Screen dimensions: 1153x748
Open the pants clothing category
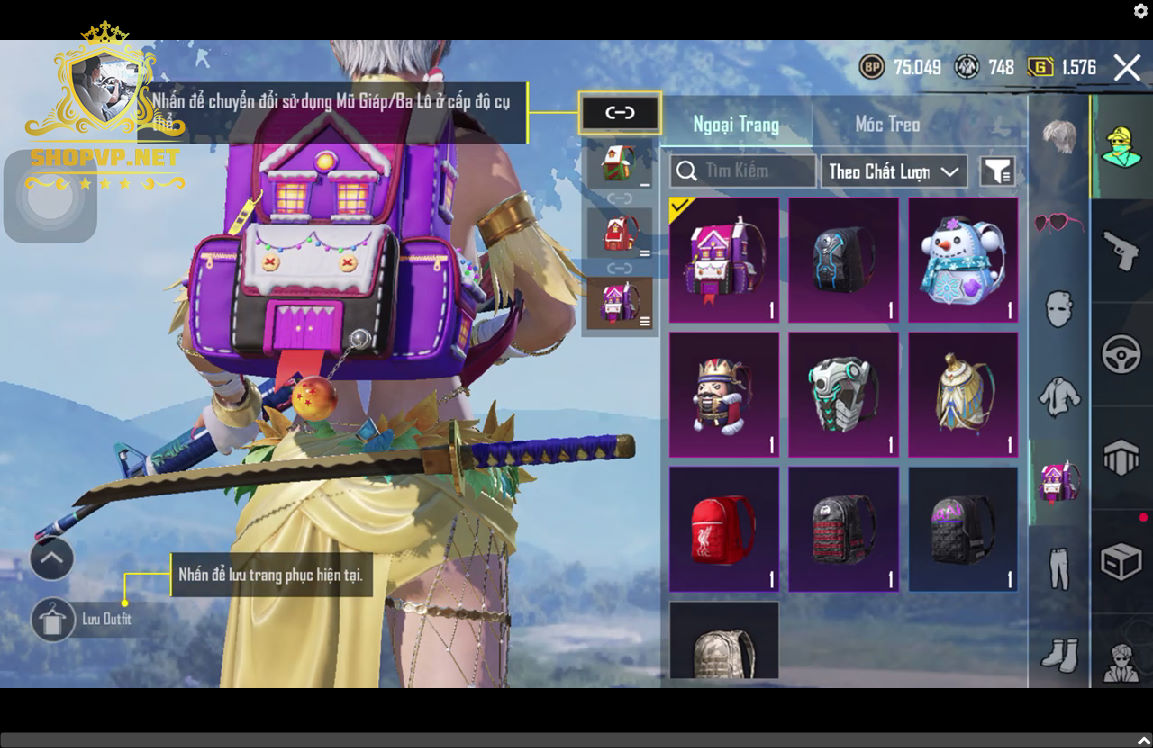(1058, 567)
